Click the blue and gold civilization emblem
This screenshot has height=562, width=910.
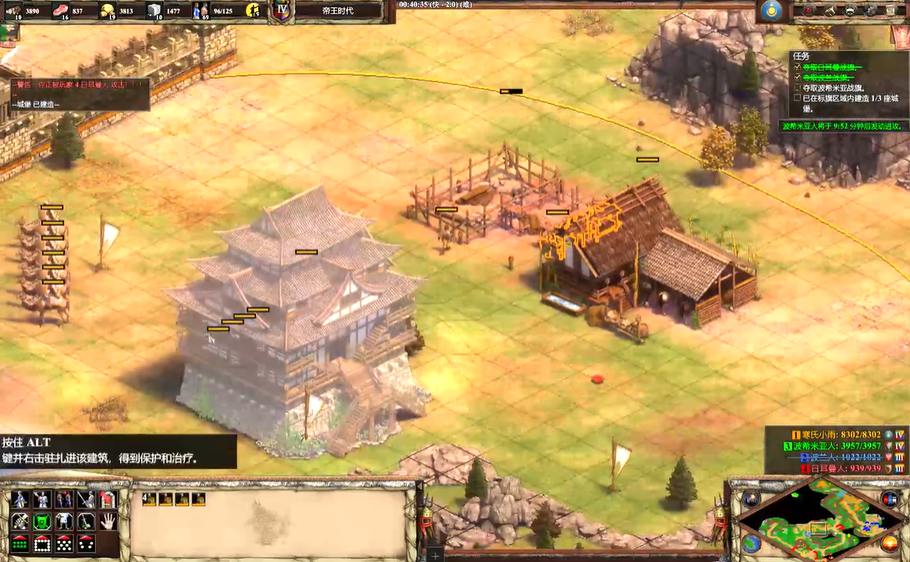click(771, 11)
